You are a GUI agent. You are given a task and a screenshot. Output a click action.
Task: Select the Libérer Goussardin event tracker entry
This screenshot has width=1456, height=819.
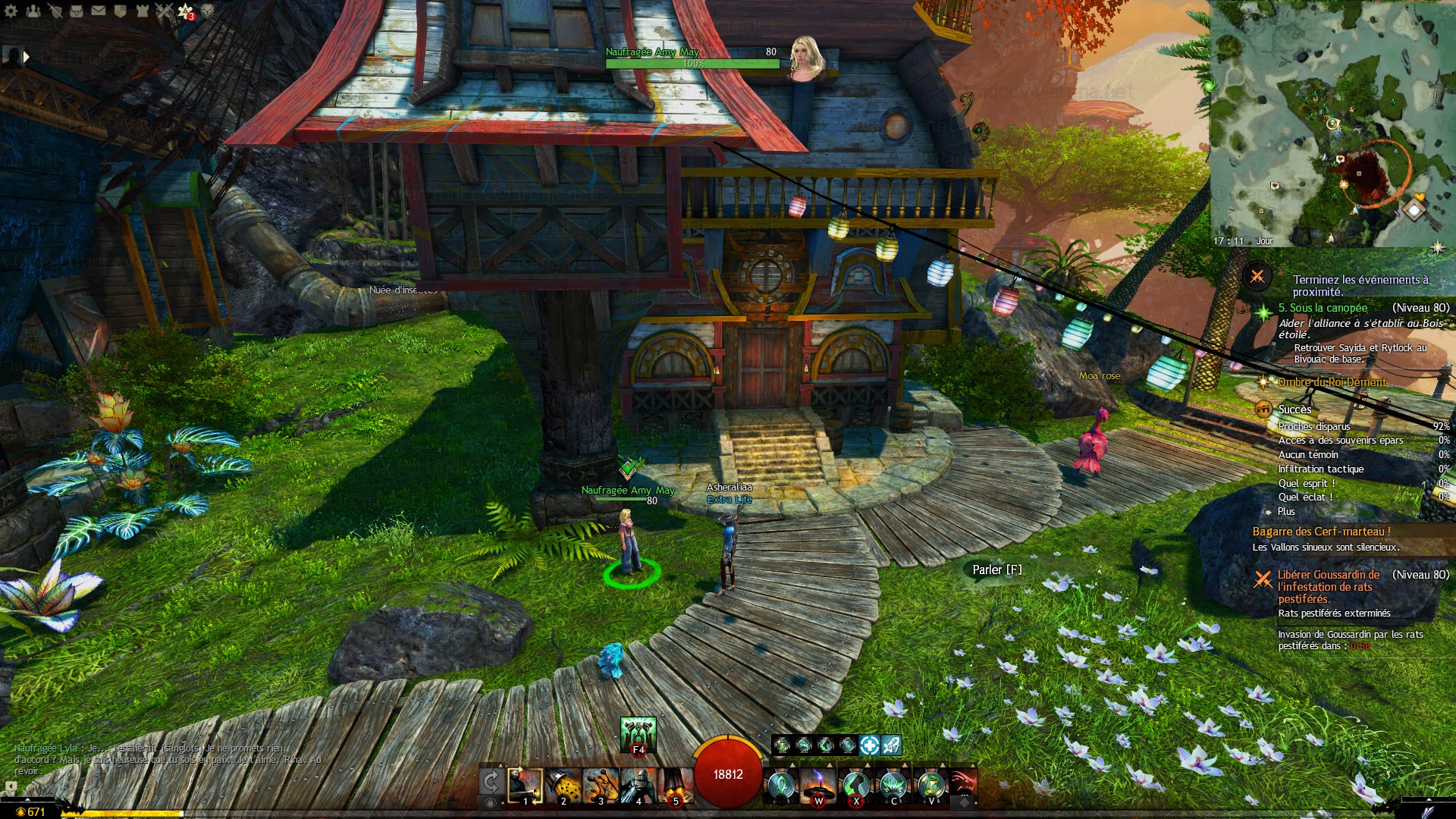click(1328, 586)
